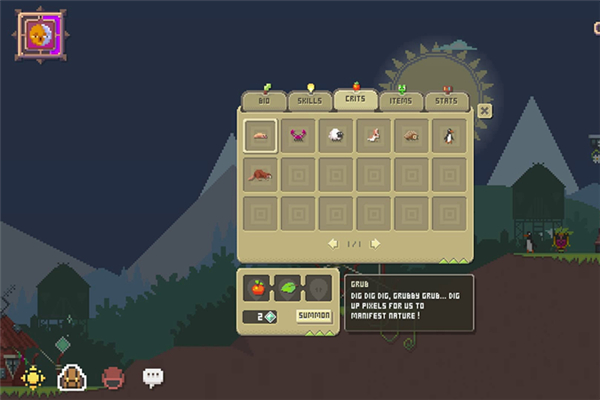The image size is (600, 400).
Task: Switch to the Bio tab
Action: tap(264, 101)
